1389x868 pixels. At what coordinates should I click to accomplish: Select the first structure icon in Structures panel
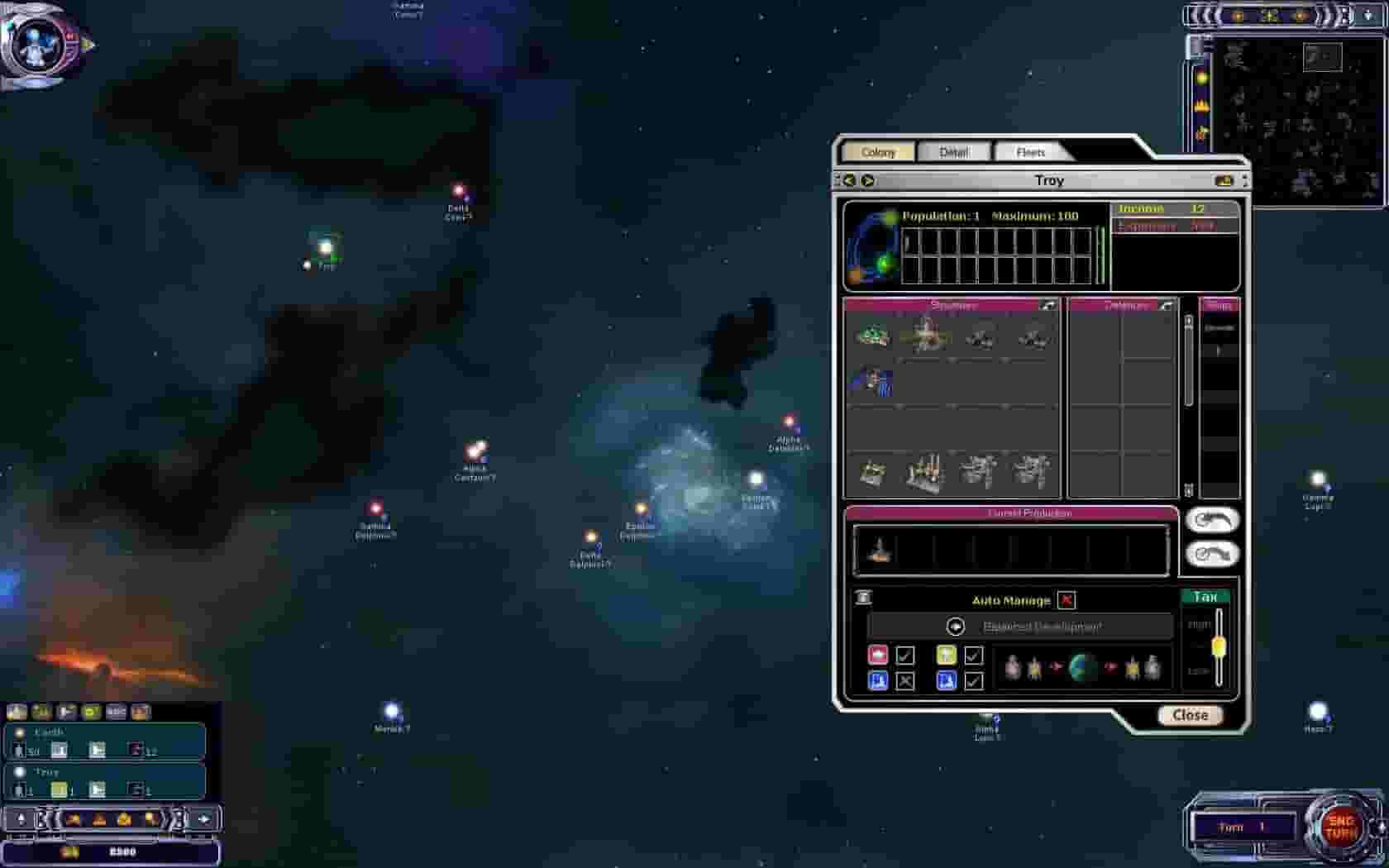872,339
